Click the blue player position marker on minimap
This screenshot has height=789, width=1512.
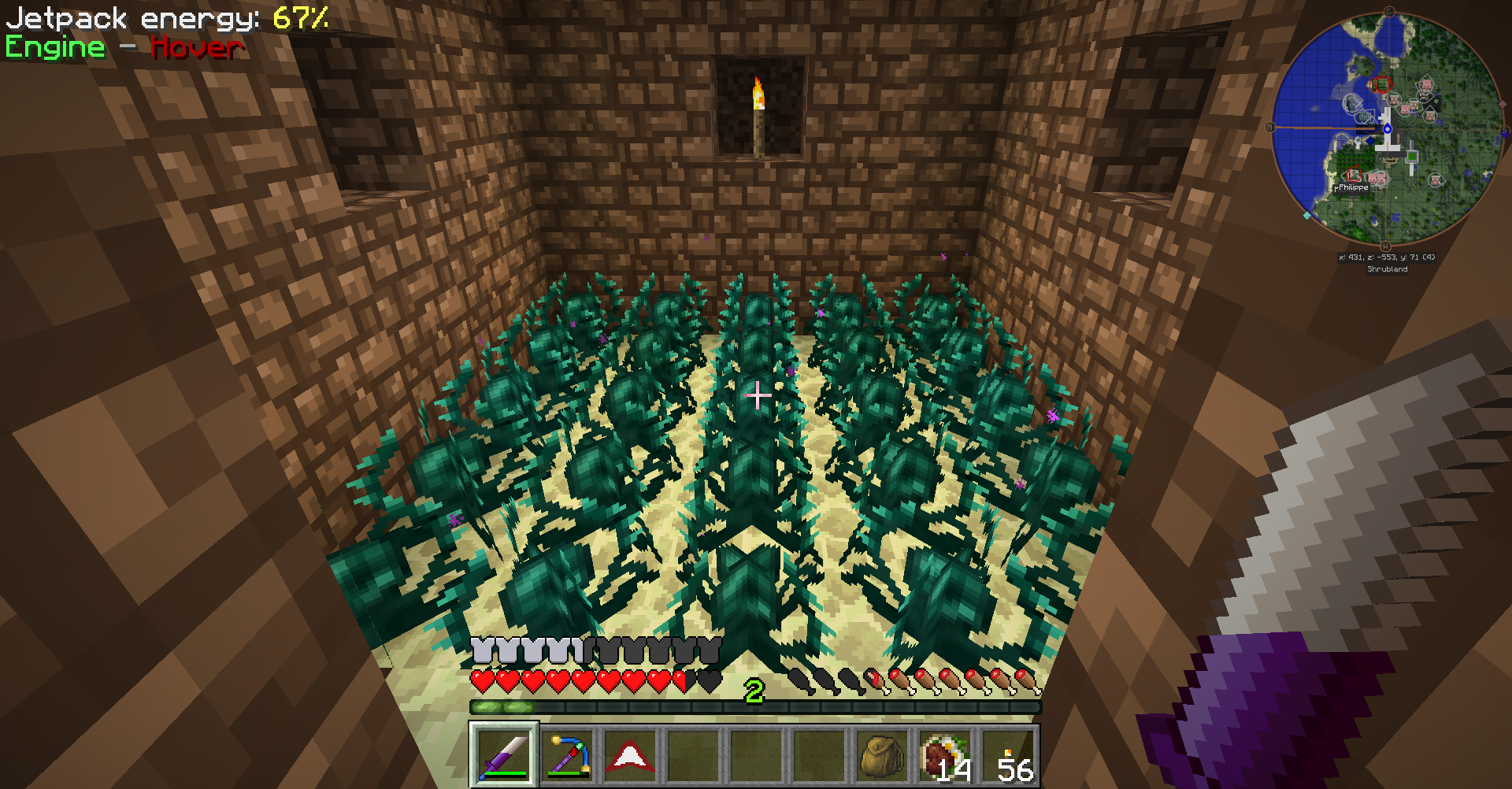[1388, 128]
